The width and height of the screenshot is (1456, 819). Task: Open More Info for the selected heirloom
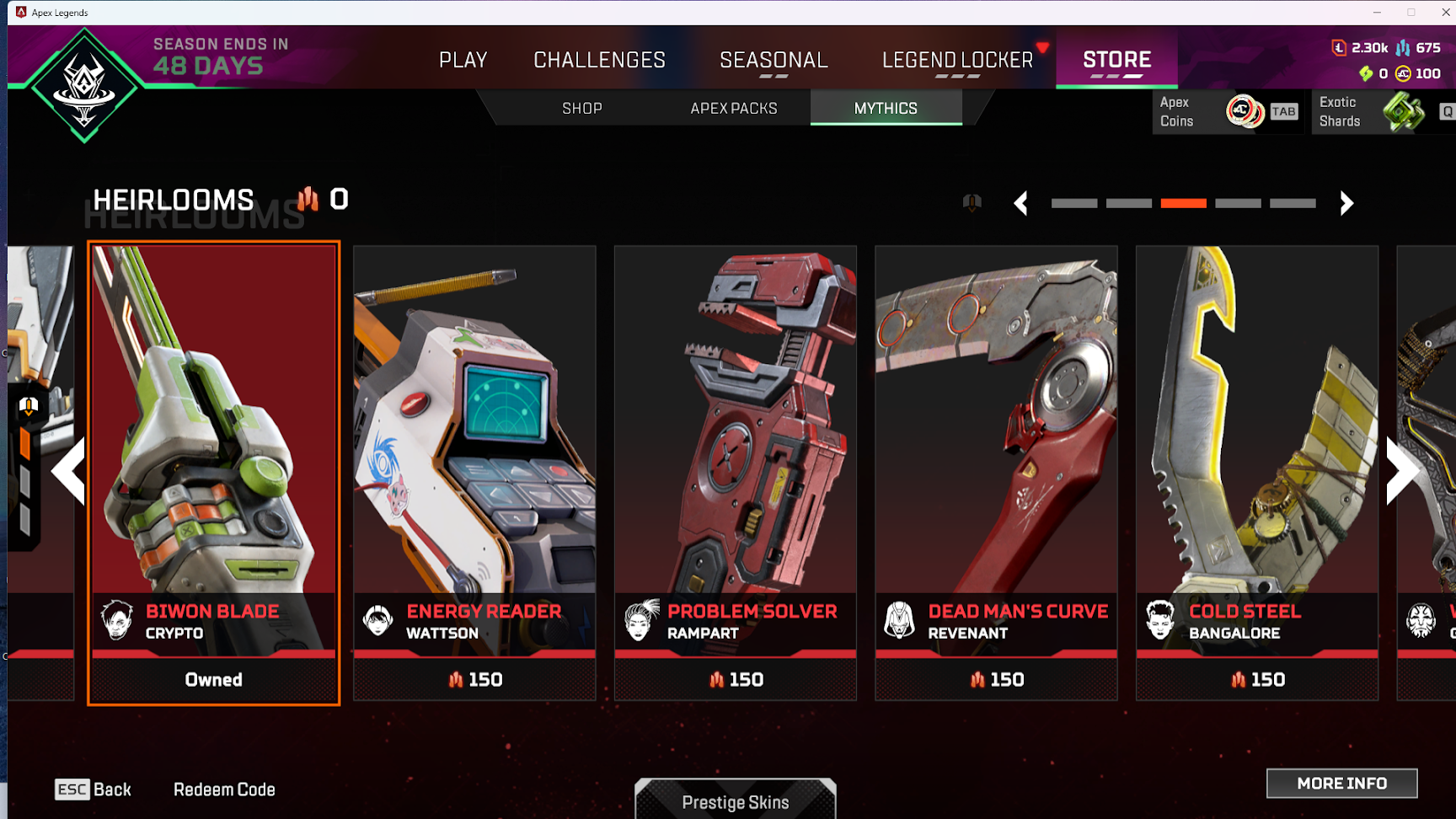point(1341,784)
